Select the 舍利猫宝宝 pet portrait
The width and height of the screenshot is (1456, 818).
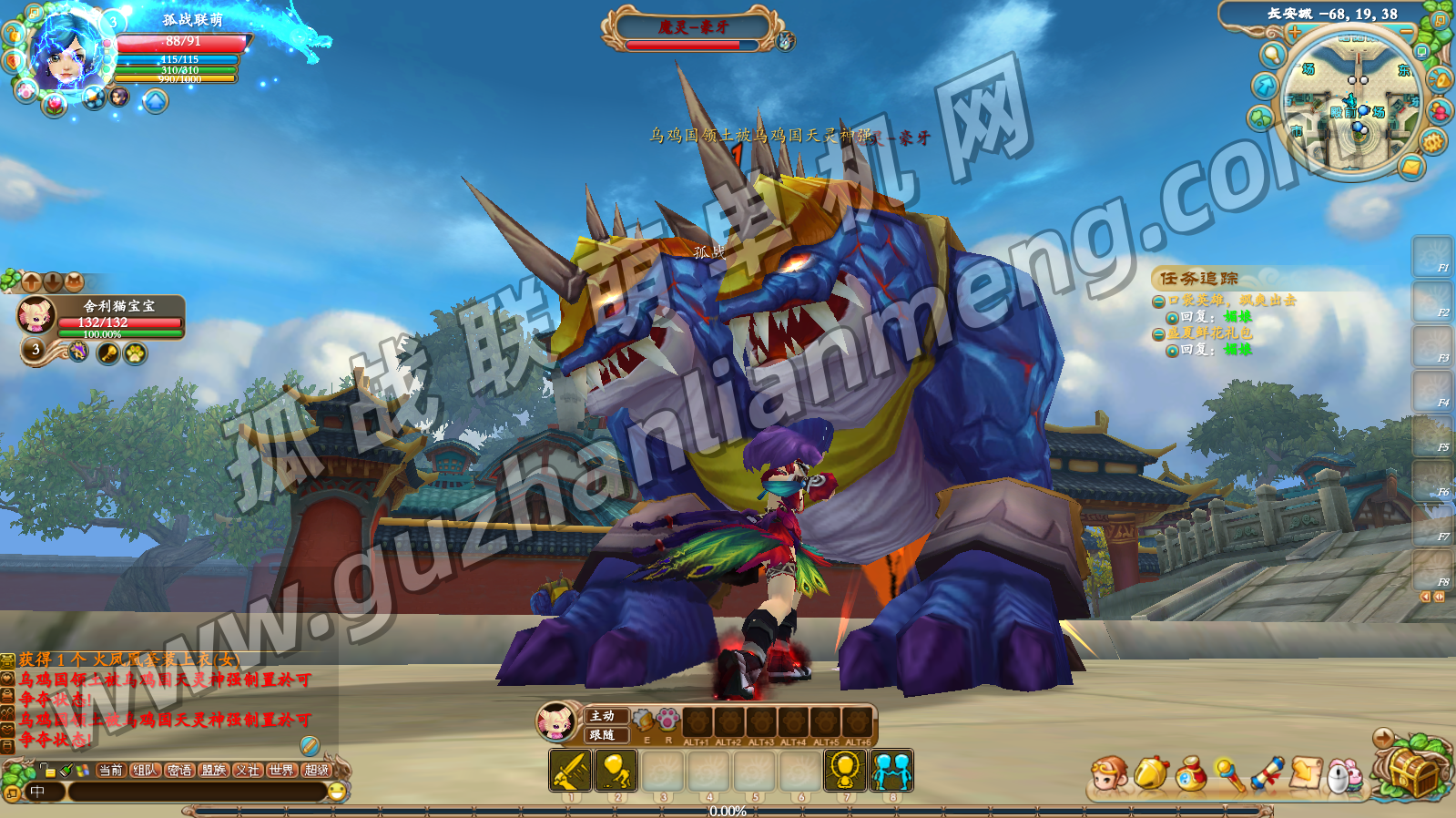37,315
